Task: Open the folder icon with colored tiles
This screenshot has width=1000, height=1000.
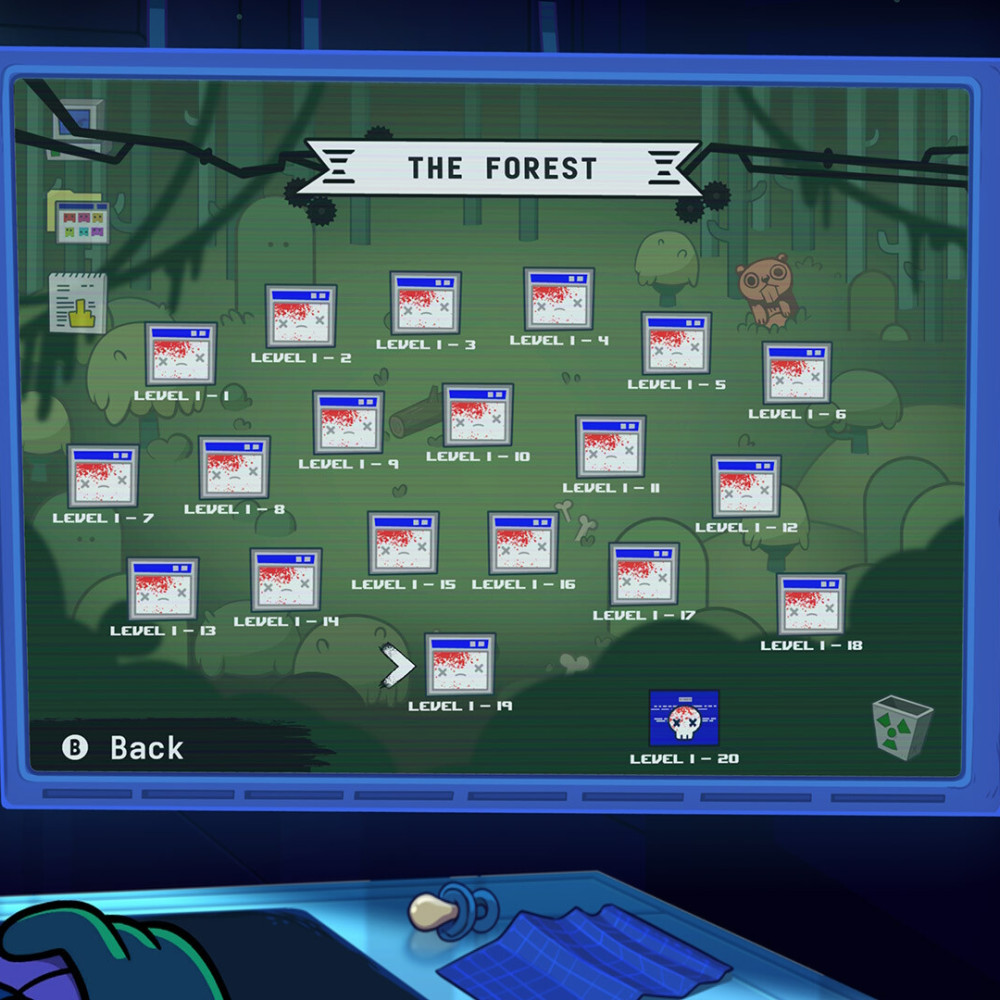Action: (x=78, y=217)
